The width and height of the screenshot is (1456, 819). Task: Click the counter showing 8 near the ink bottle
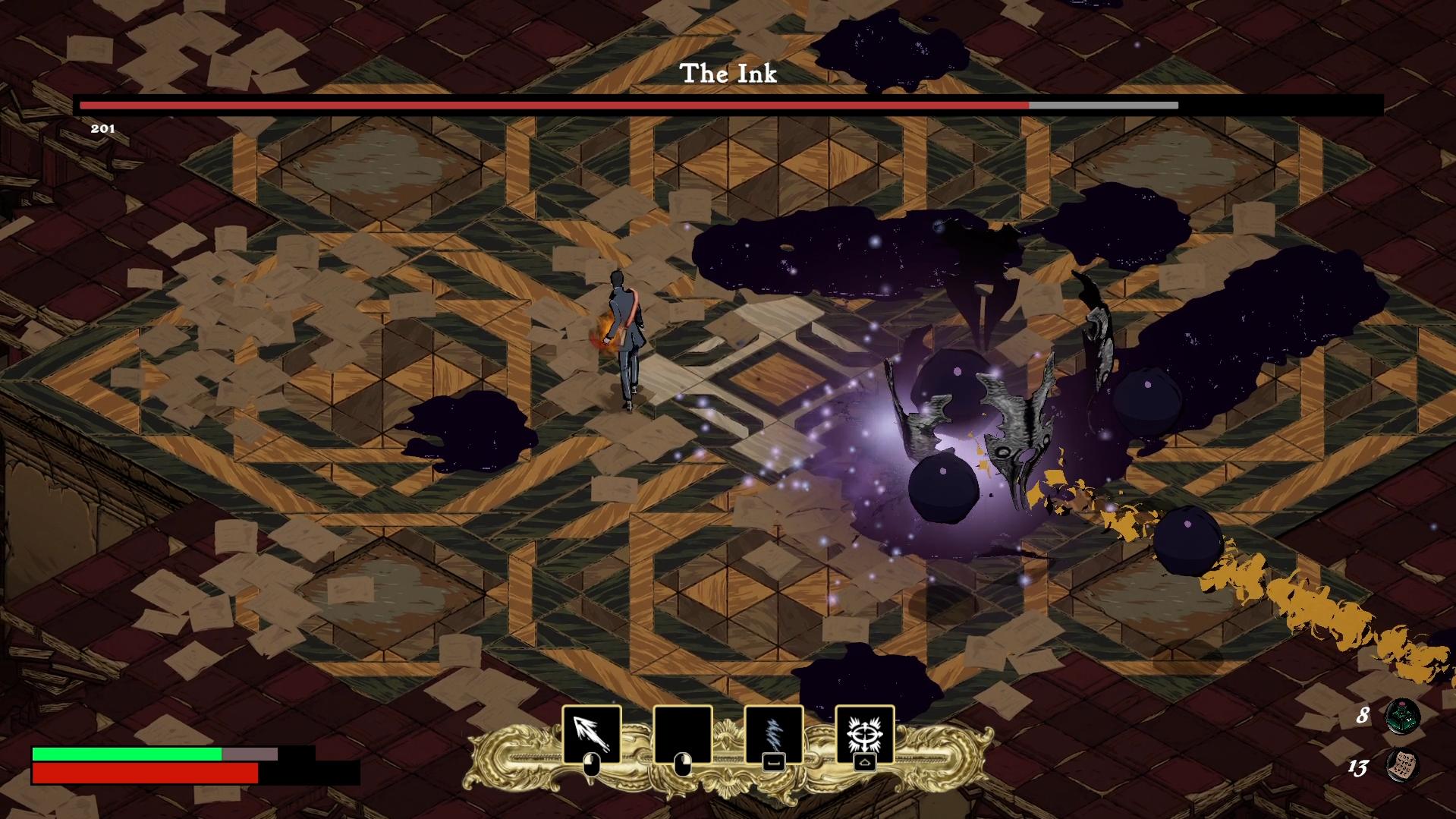(1362, 713)
